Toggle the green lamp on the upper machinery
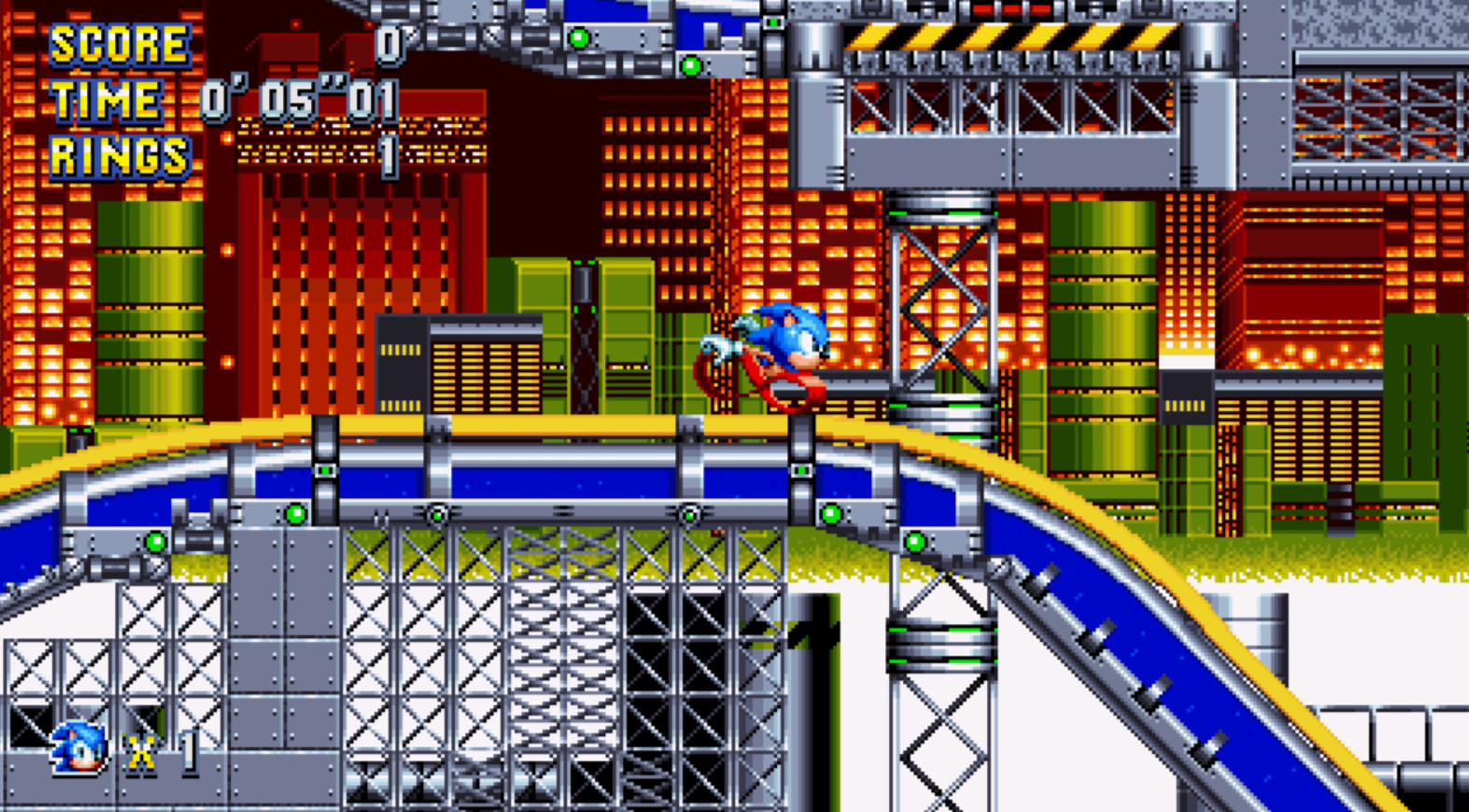The height and width of the screenshot is (812, 1469). (579, 35)
